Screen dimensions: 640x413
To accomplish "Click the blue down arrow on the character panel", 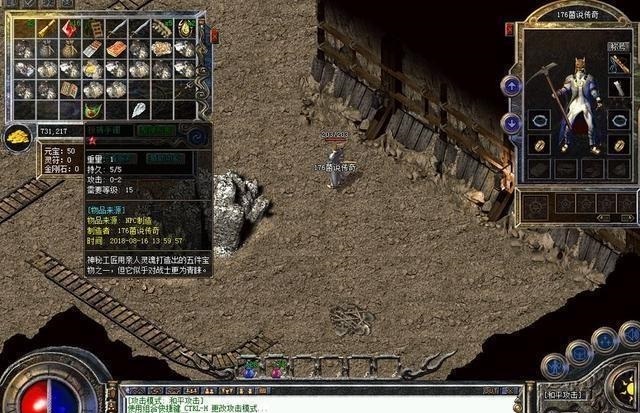I will tap(511, 124).
